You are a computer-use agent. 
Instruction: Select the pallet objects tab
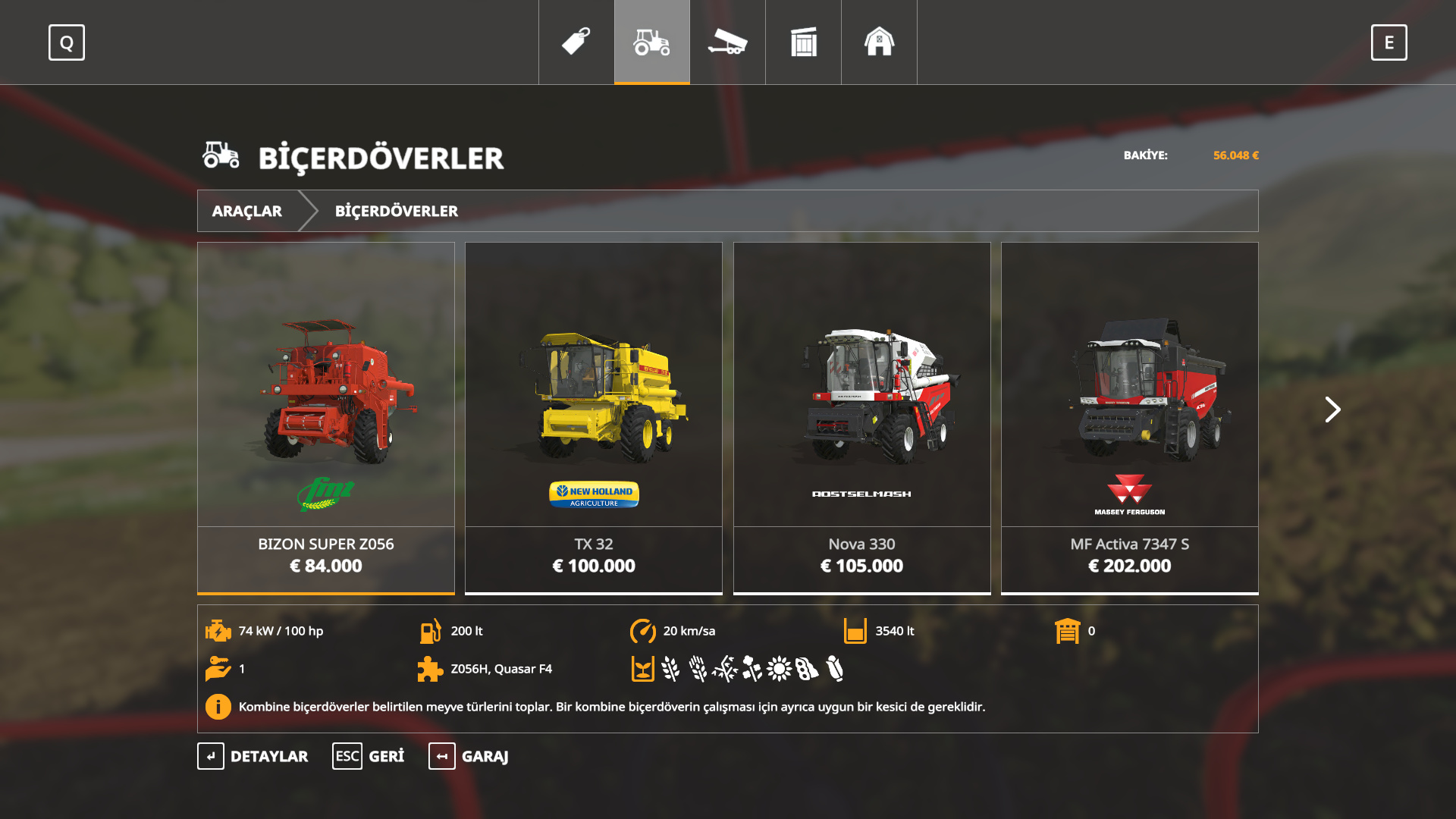804,42
